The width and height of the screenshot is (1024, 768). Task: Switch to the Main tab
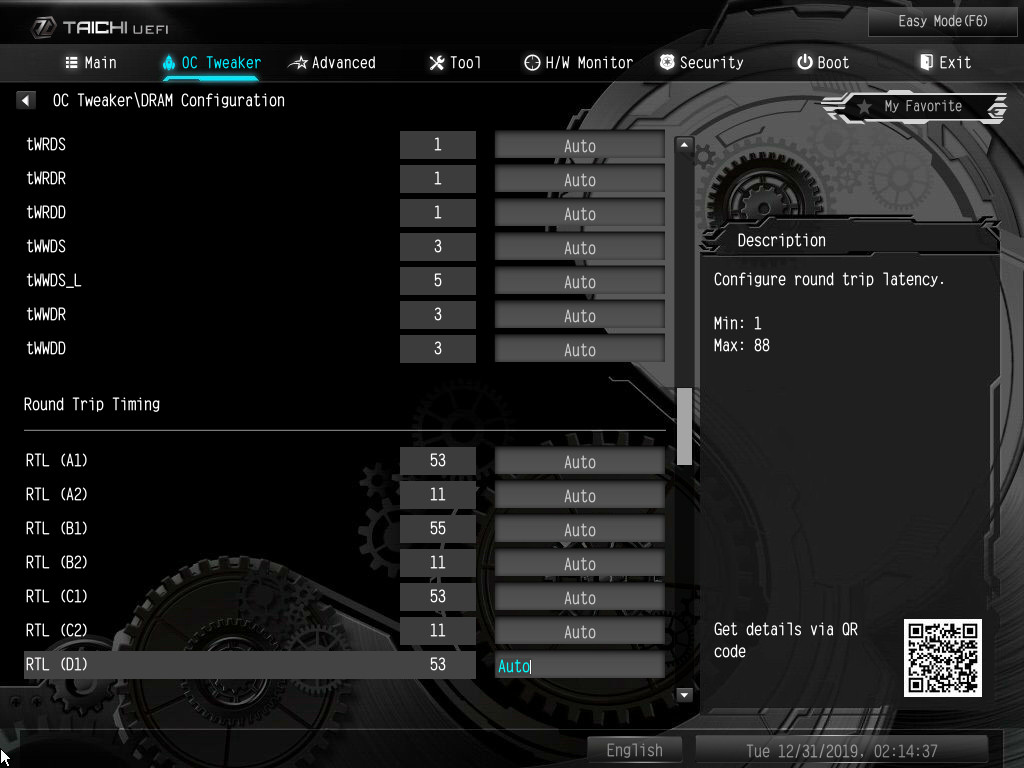91,62
